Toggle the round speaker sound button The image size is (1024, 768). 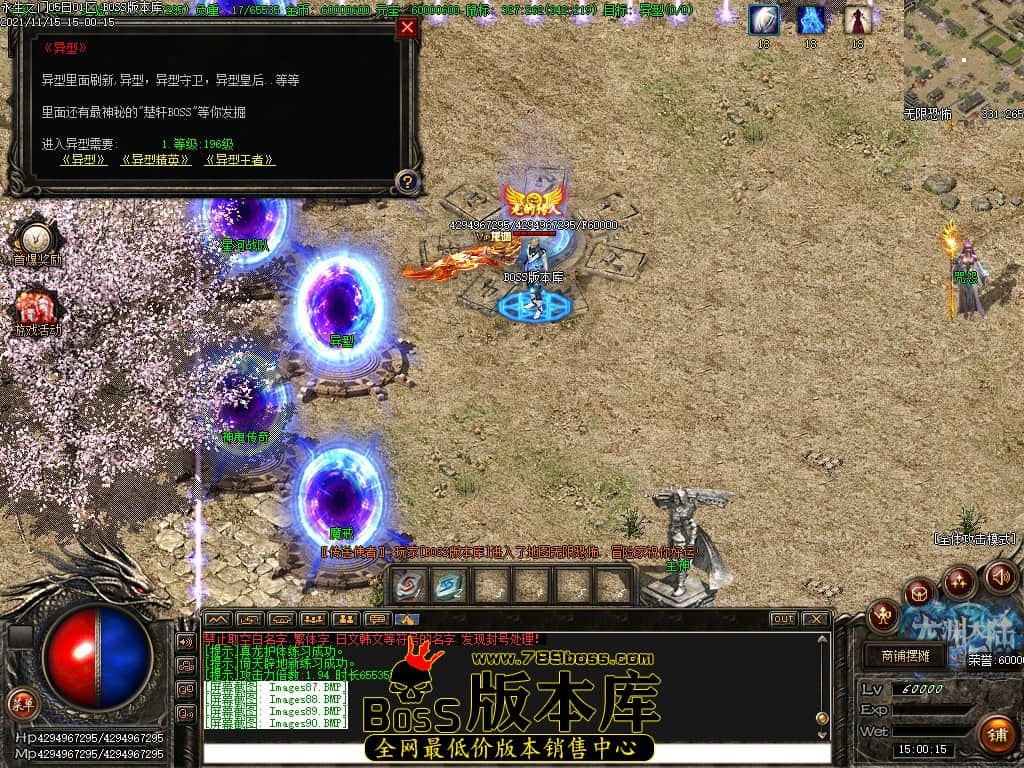[x=1000, y=576]
